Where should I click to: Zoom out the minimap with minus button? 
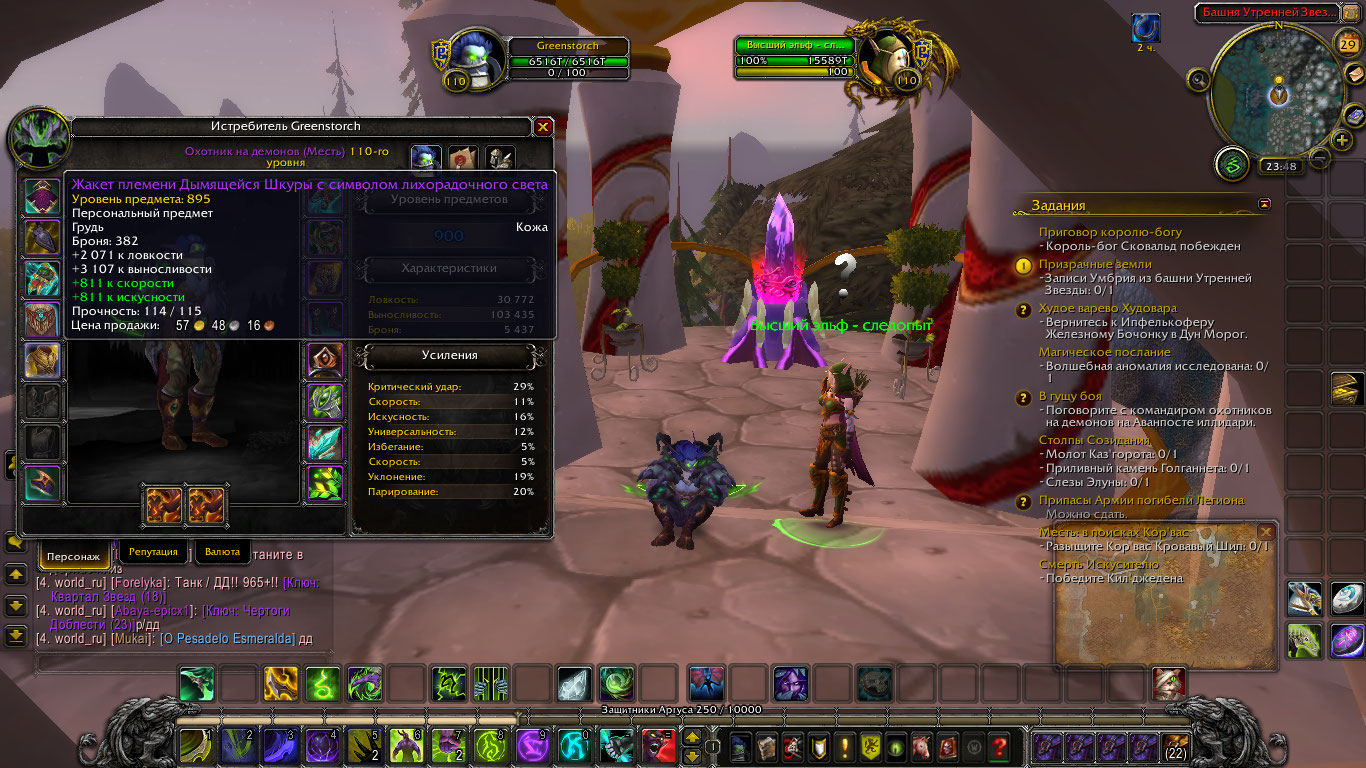pyautogui.click(x=1319, y=157)
